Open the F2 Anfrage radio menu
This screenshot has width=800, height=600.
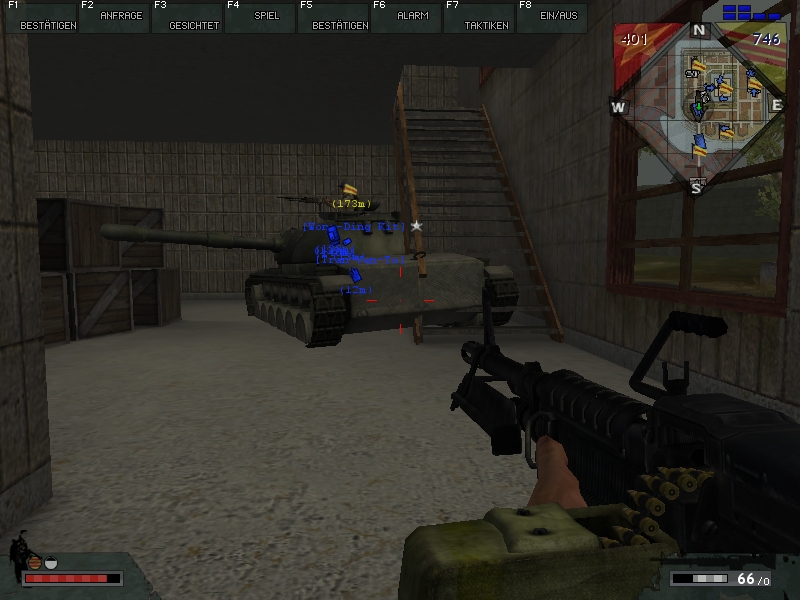[x=113, y=17]
